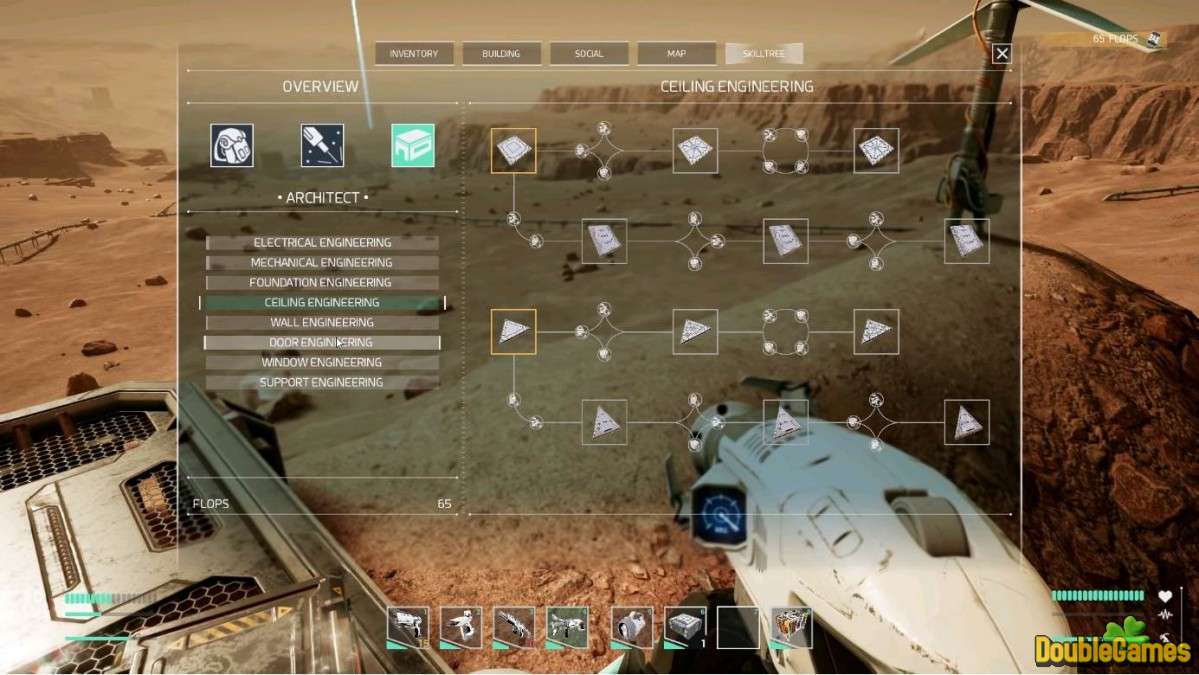Show Window Engineering skills
1199x675 pixels.
click(x=322, y=362)
